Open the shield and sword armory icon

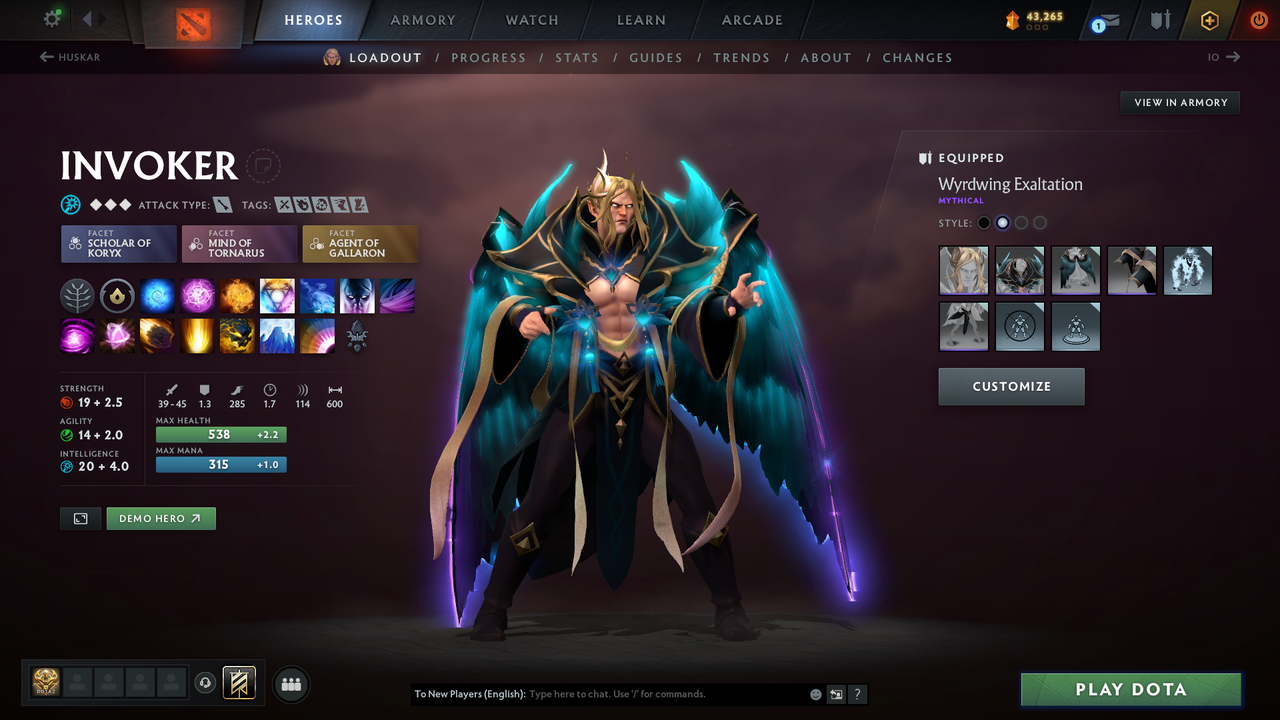pos(1159,20)
